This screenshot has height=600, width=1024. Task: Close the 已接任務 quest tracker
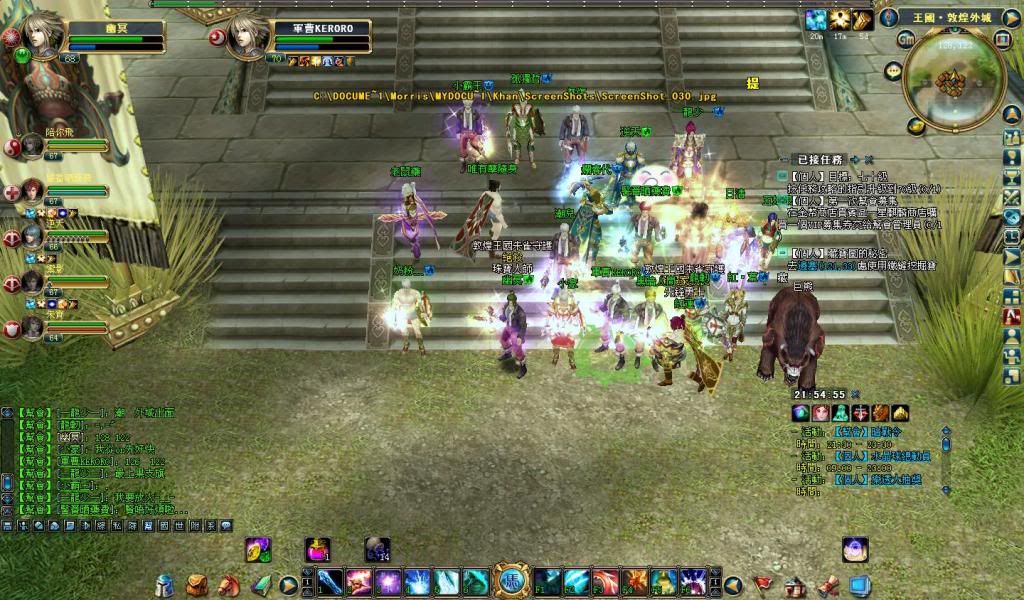[869, 159]
